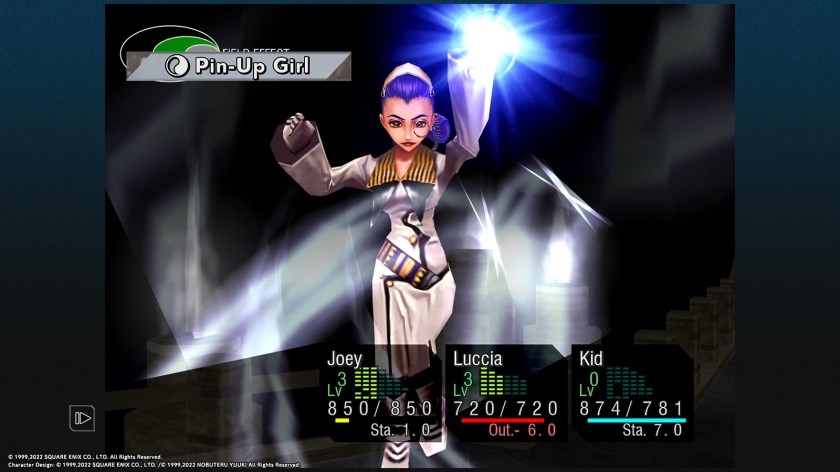Select Joey's party status panel
The height and width of the screenshot is (472, 840).
[379, 393]
